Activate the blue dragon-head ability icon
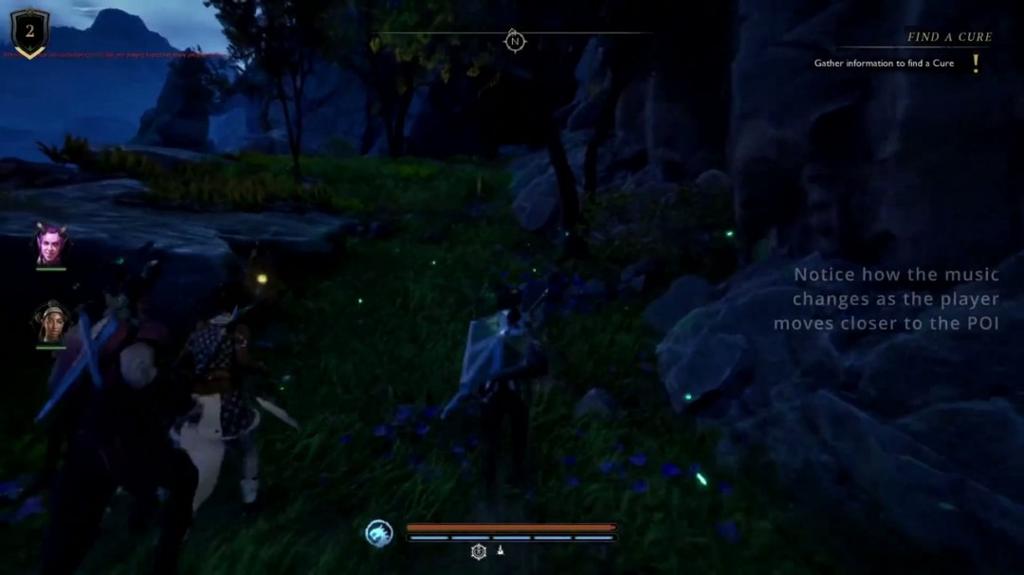Image resolution: width=1024 pixels, height=575 pixels. click(379, 532)
